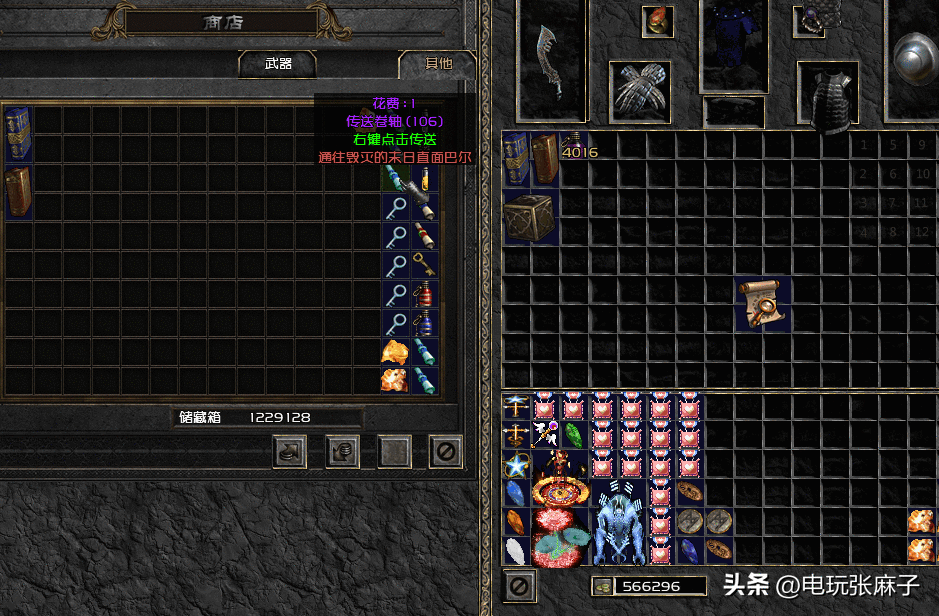Image resolution: width=939 pixels, height=616 pixels.
Task: Click the green gem in inventory
Action: [x=574, y=436]
